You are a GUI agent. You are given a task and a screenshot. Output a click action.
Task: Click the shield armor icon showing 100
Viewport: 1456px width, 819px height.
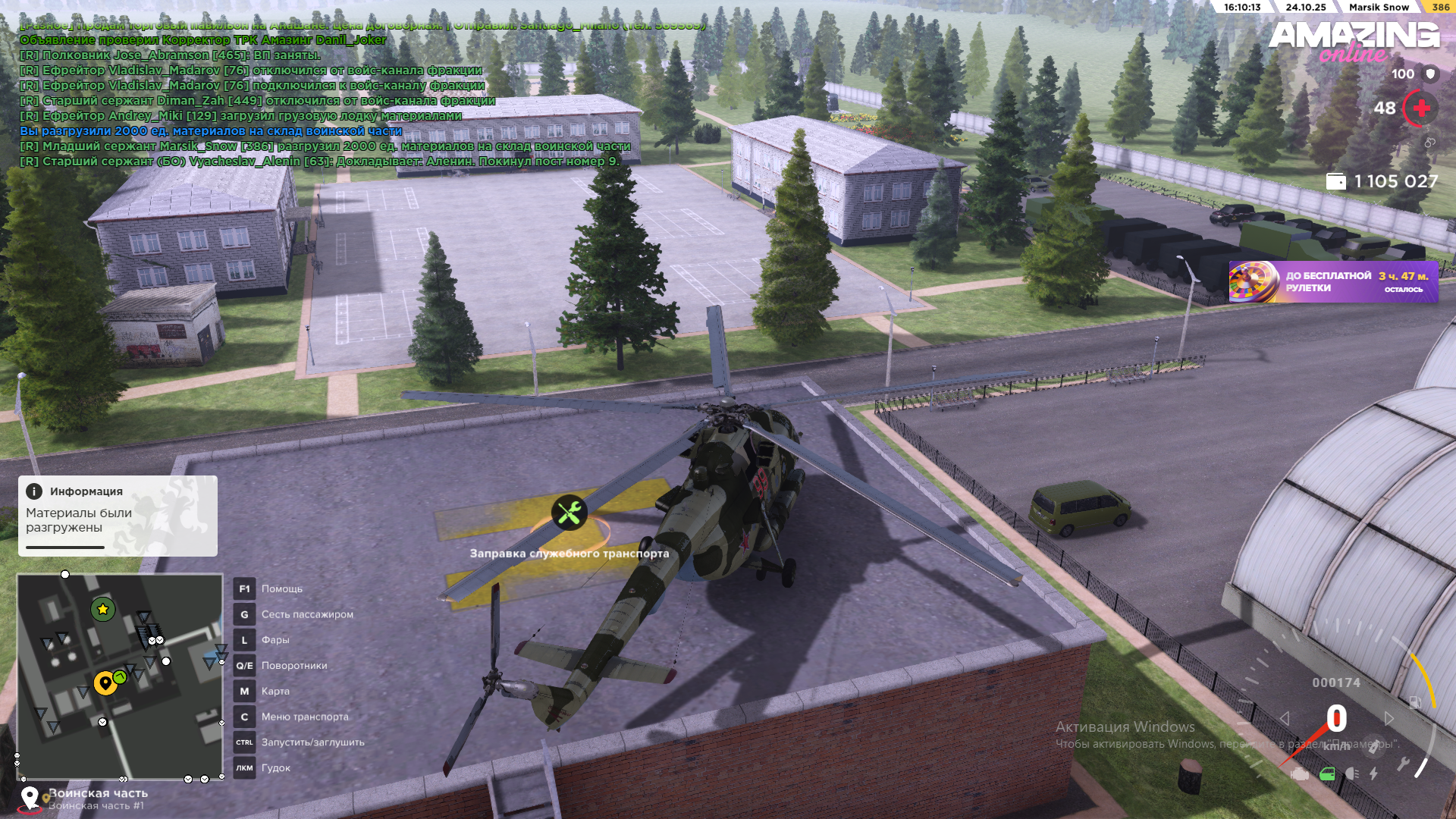click(x=1431, y=74)
